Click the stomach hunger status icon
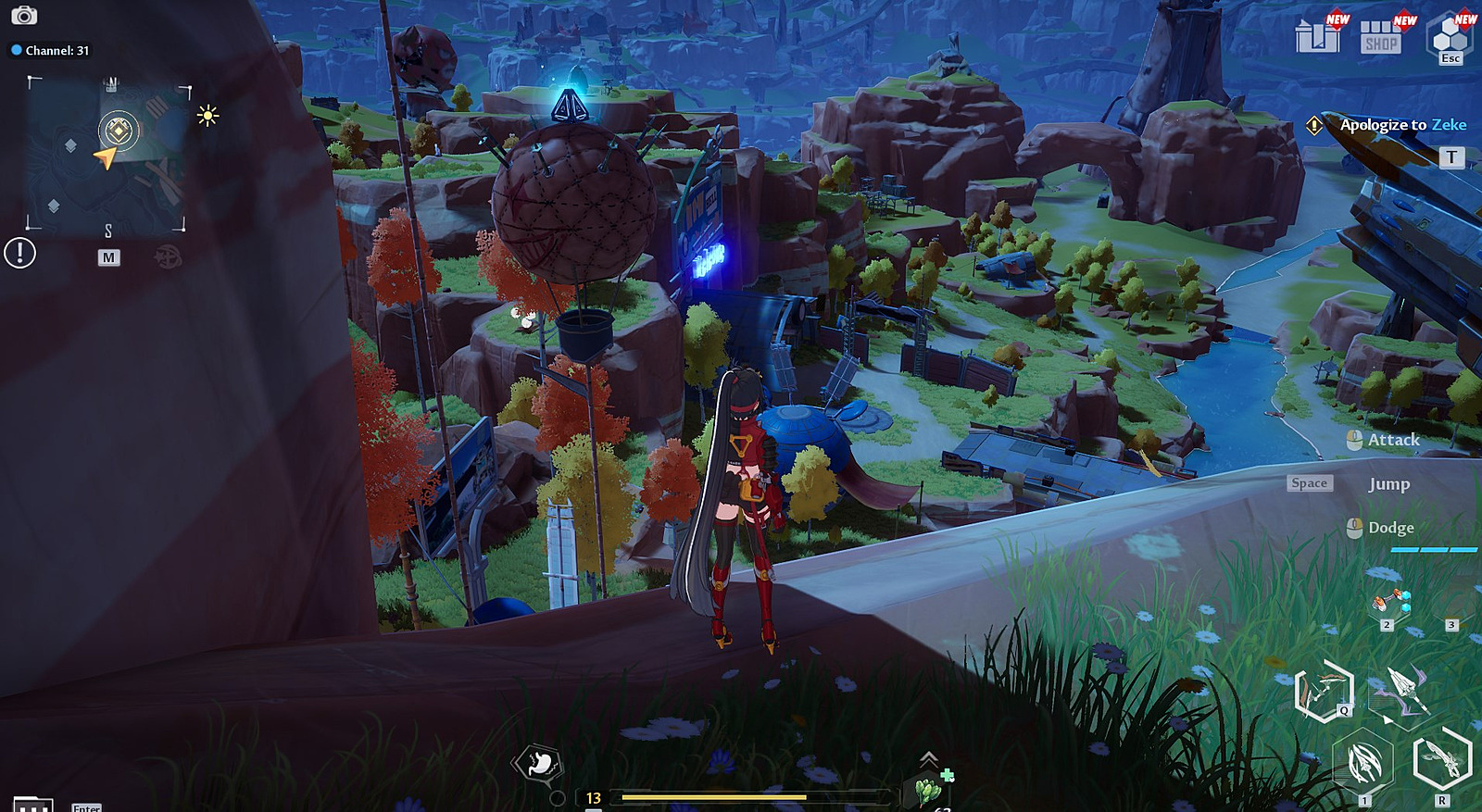Image resolution: width=1482 pixels, height=812 pixels. (539, 763)
